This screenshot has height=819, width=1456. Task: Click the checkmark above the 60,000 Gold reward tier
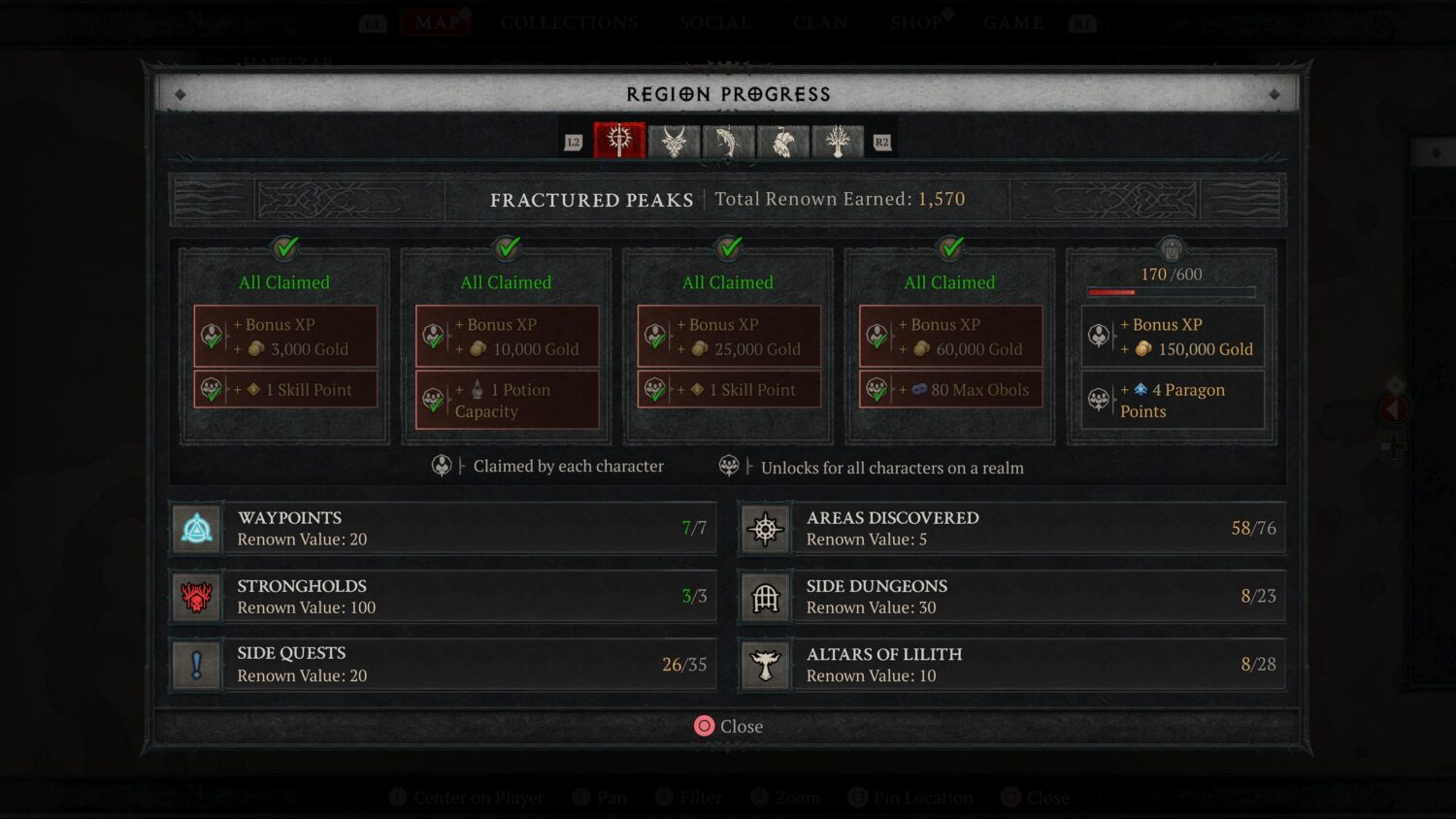coord(949,248)
